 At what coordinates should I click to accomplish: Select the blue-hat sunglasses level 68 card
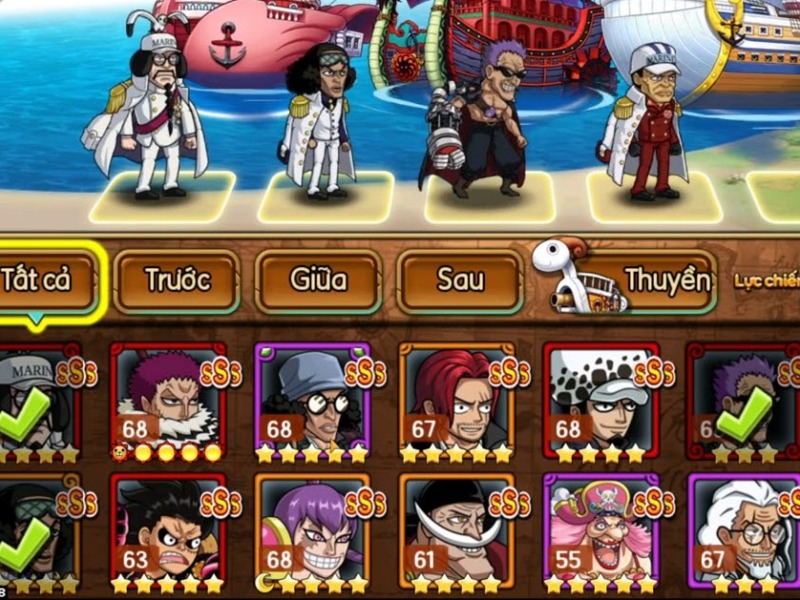[312, 400]
